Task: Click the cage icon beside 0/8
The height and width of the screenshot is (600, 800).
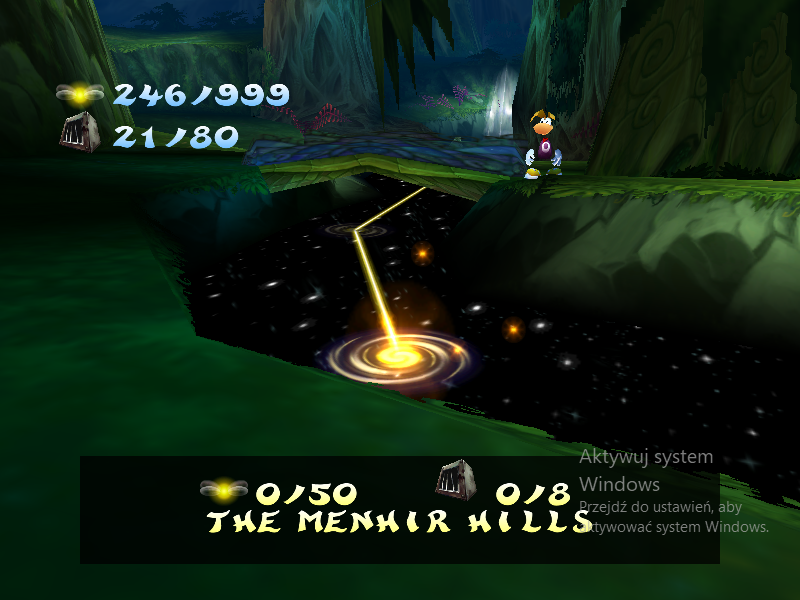Action: [x=455, y=482]
